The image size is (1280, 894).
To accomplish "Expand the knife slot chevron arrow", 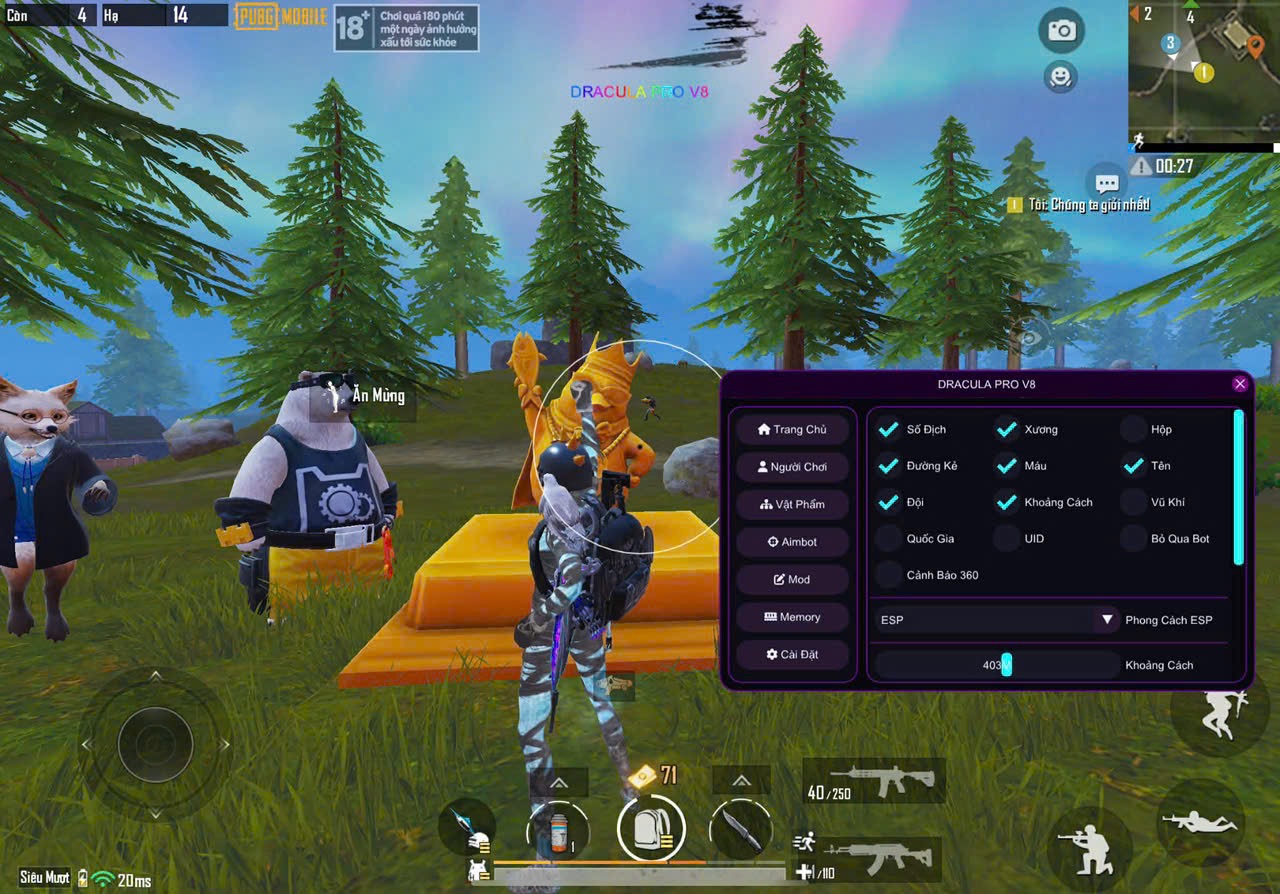I will [x=740, y=780].
